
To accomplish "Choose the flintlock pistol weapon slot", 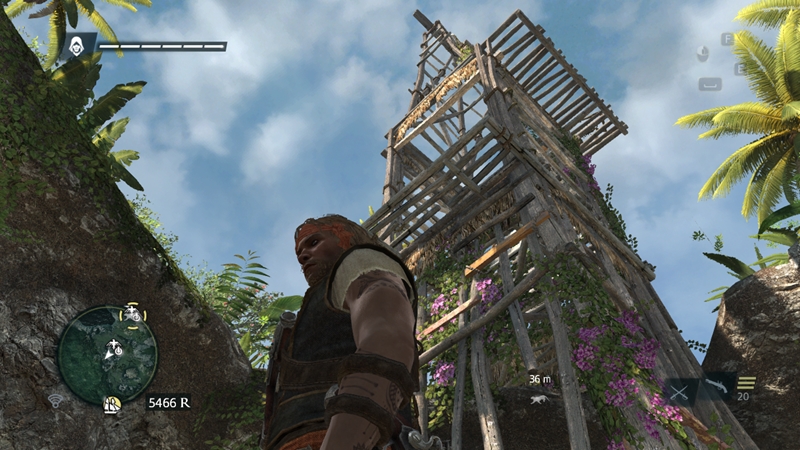I will coord(716,385).
